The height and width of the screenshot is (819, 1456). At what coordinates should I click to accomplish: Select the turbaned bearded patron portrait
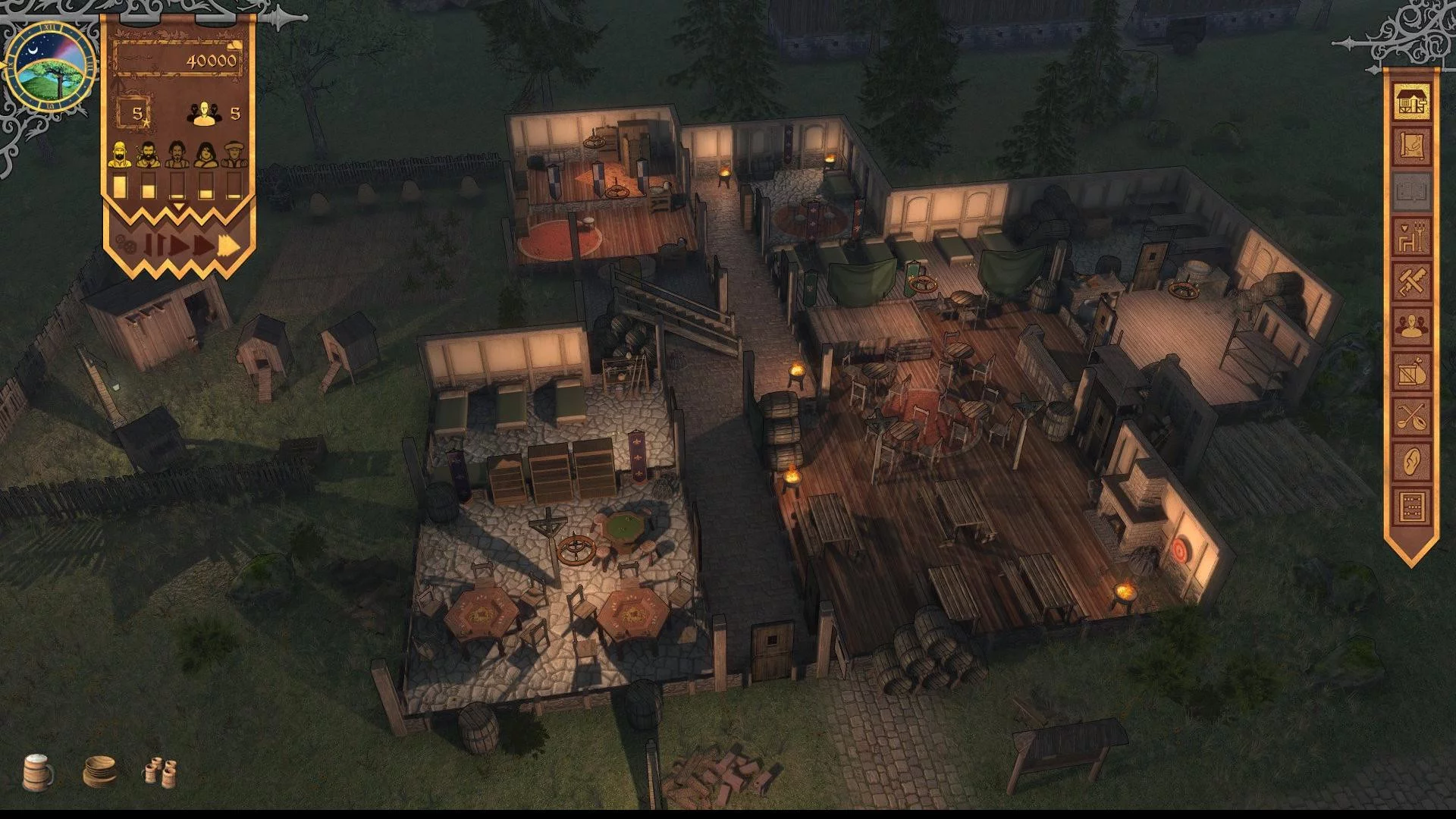click(119, 155)
